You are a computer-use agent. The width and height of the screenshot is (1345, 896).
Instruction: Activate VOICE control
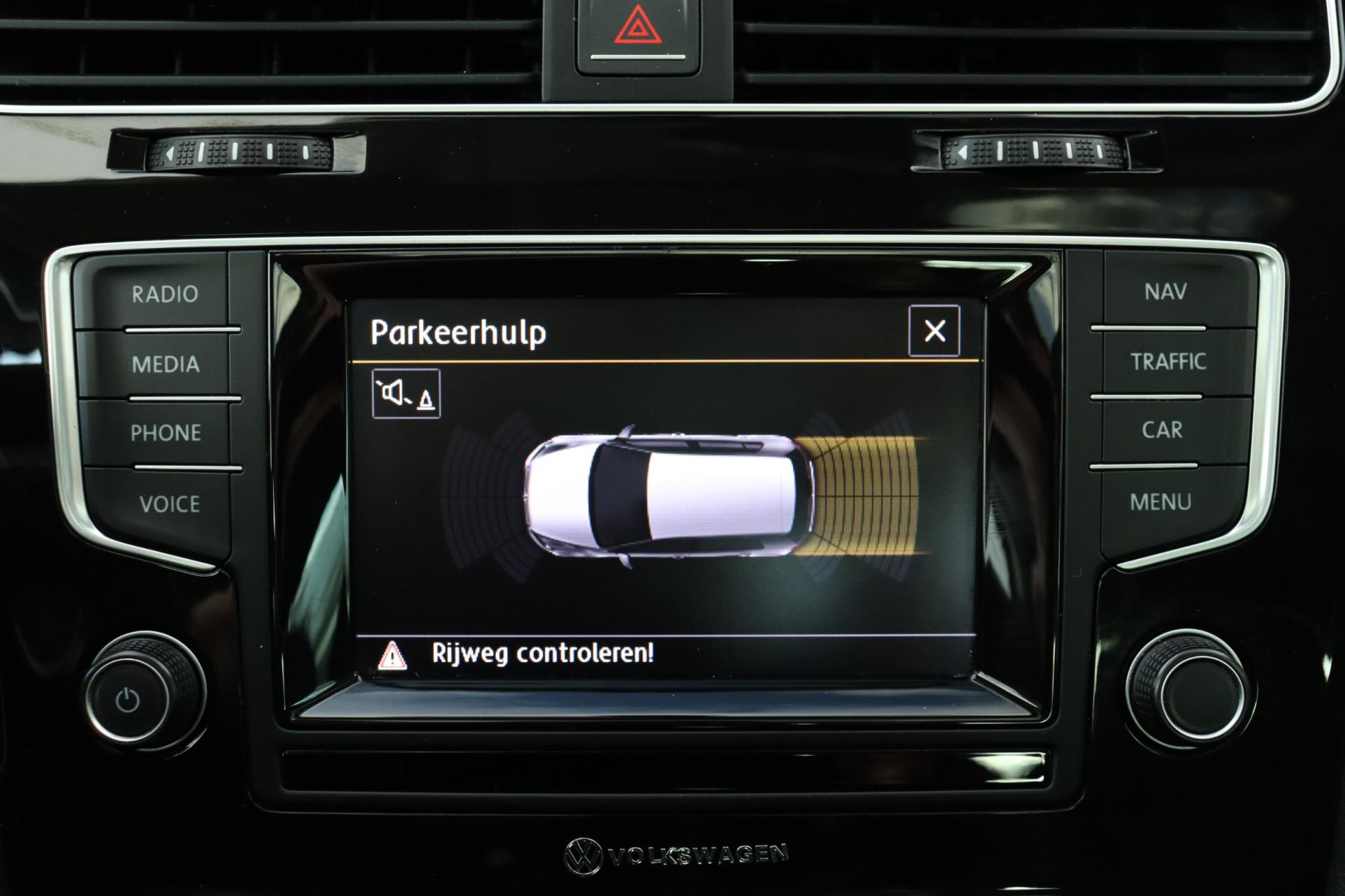pyautogui.click(x=169, y=504)
